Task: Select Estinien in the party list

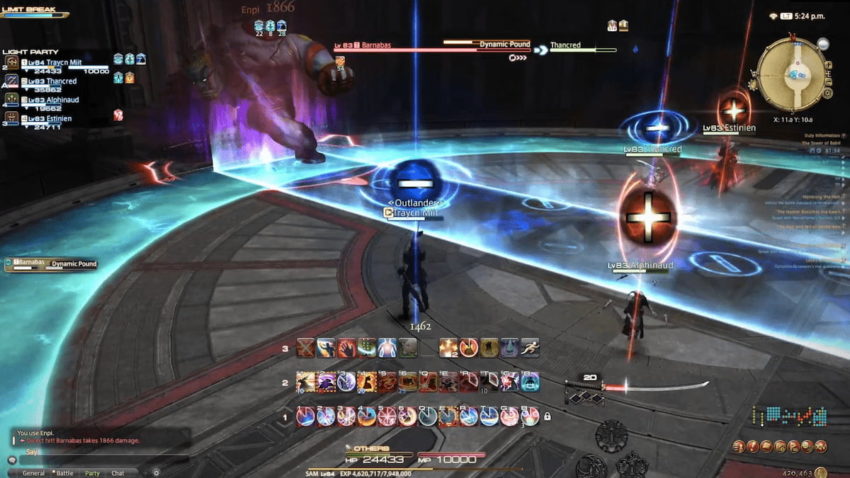Action: click(62, 118)
